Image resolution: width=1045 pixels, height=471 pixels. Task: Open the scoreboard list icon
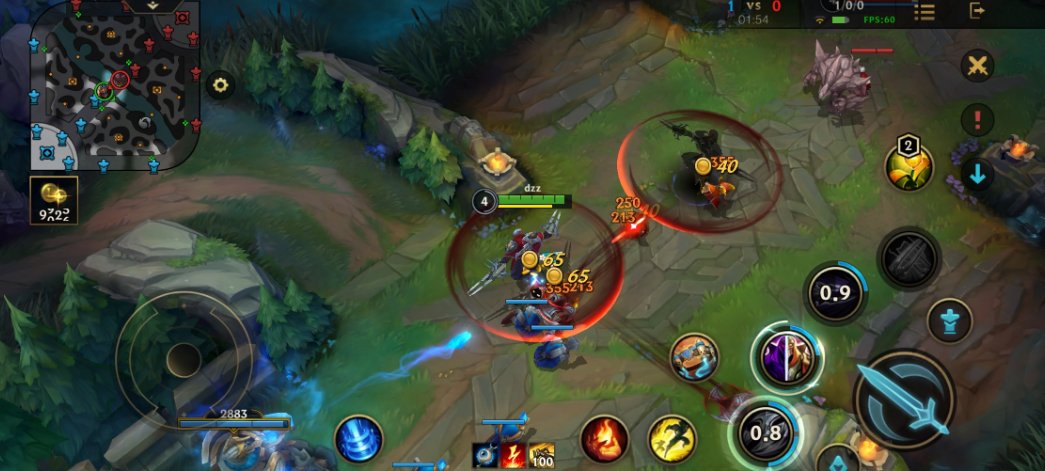pos(925,11)
